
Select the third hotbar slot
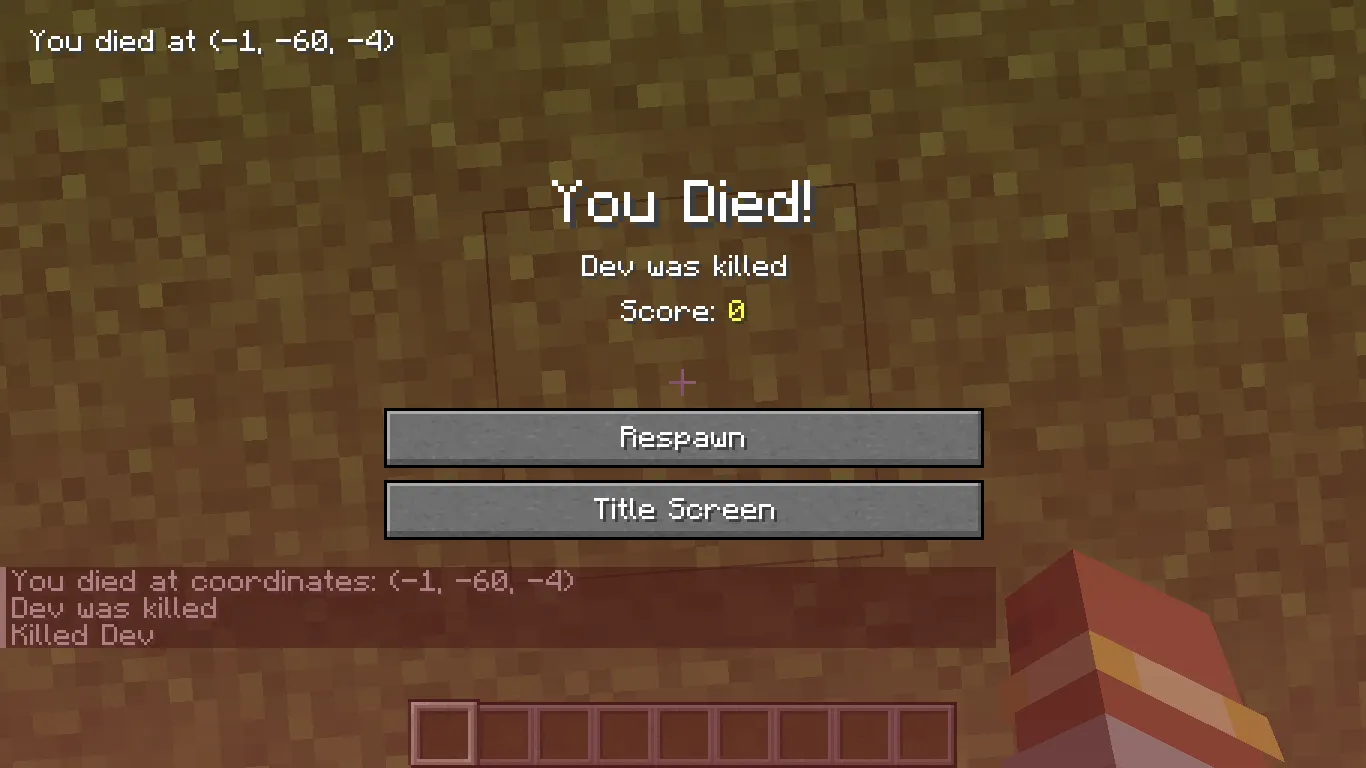562,732
